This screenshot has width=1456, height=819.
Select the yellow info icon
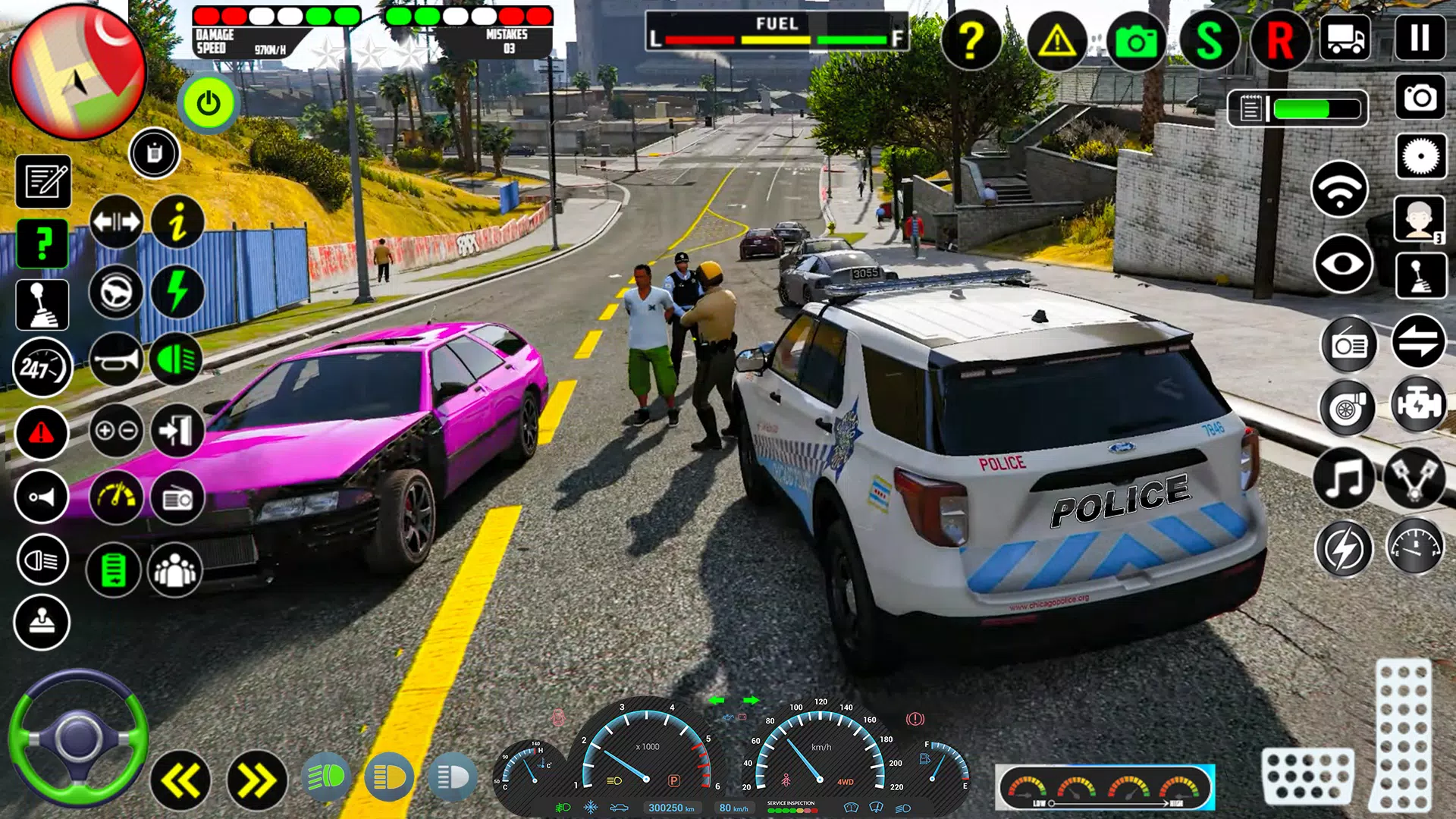click(178, 221)
